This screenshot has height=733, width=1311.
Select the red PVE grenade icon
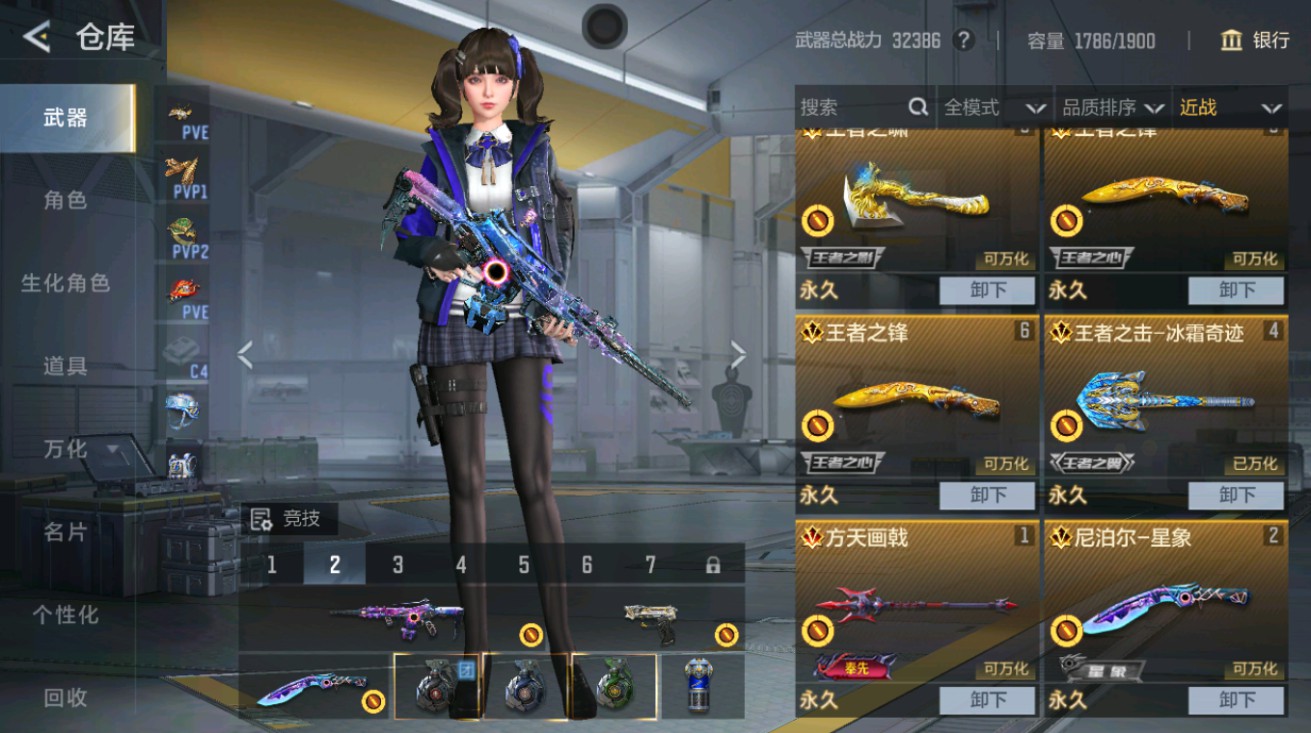click(181, 287)
